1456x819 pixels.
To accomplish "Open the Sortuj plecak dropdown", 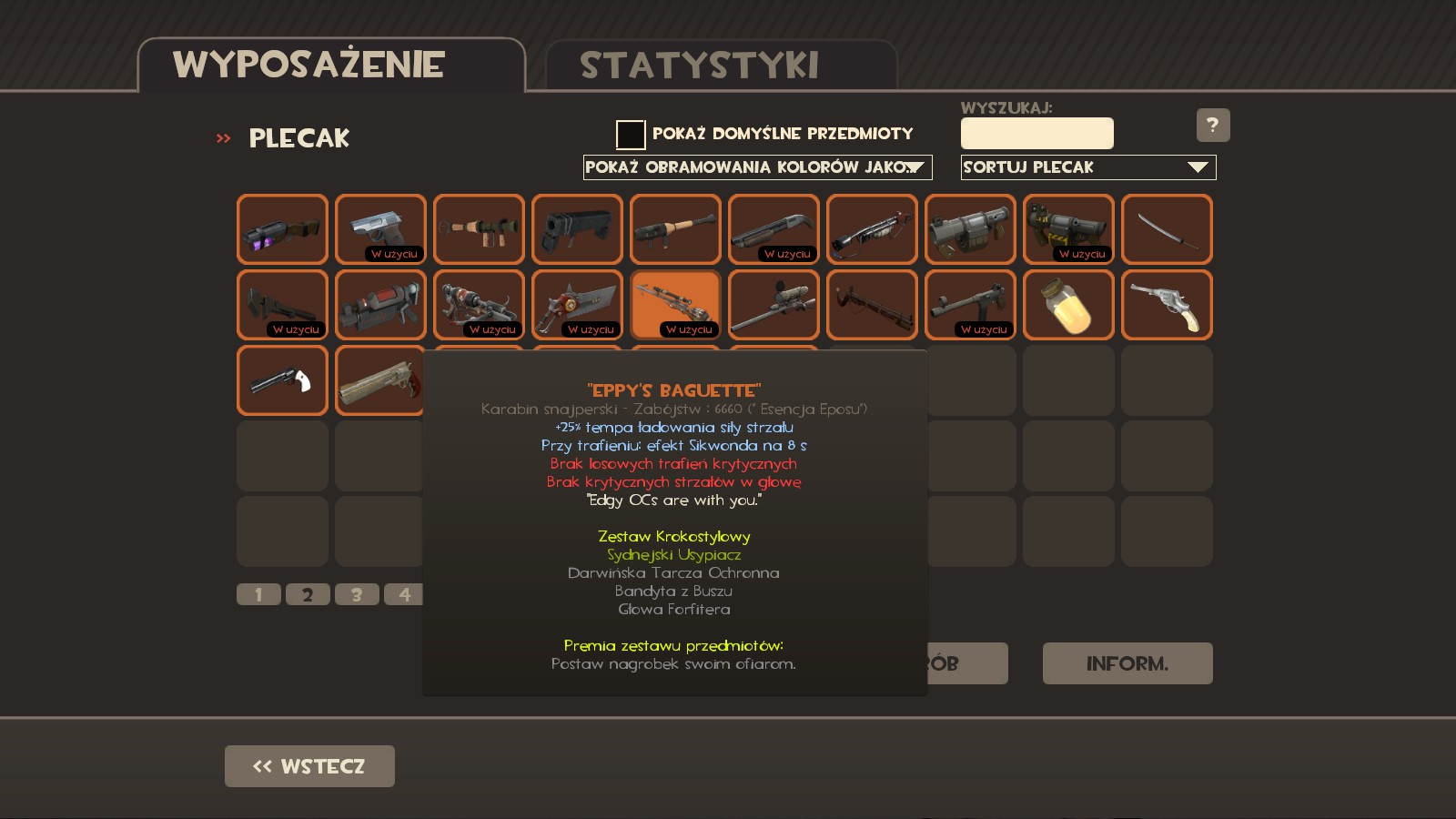I will 1087,167.
